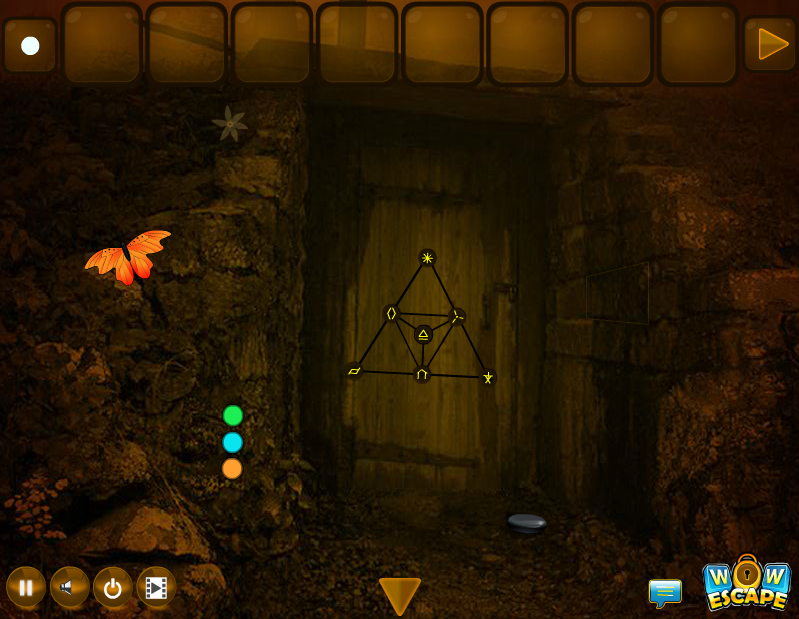Visit the WOW Escape logo link

(x=747, y=583)
